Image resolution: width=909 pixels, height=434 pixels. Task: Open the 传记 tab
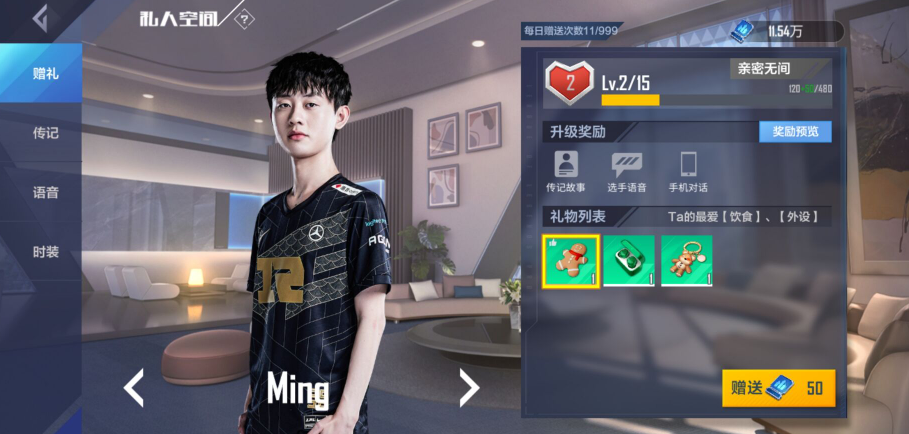pos(45,133)
